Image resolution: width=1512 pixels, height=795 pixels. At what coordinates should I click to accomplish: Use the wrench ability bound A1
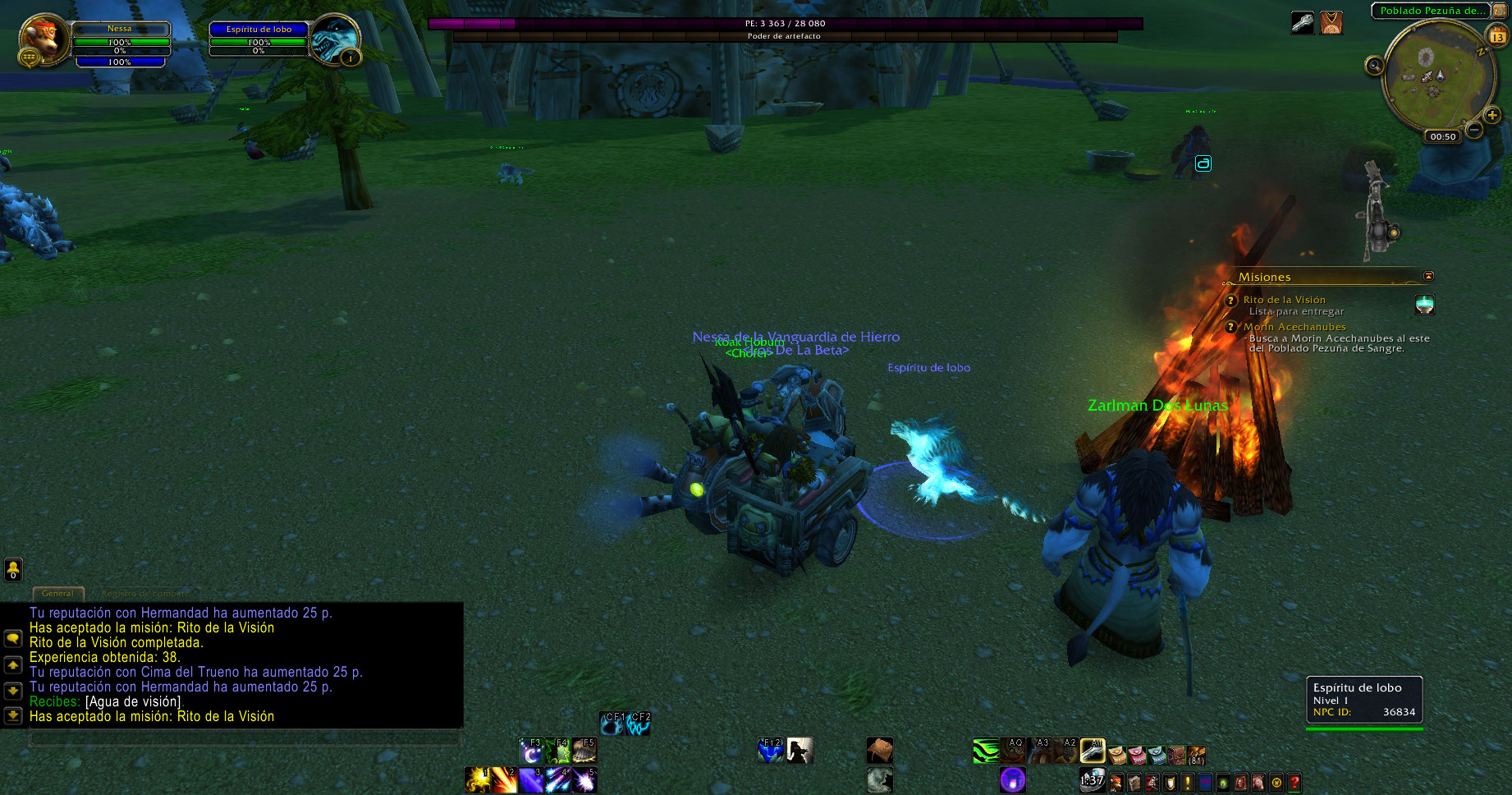[x=1093, y=751]
